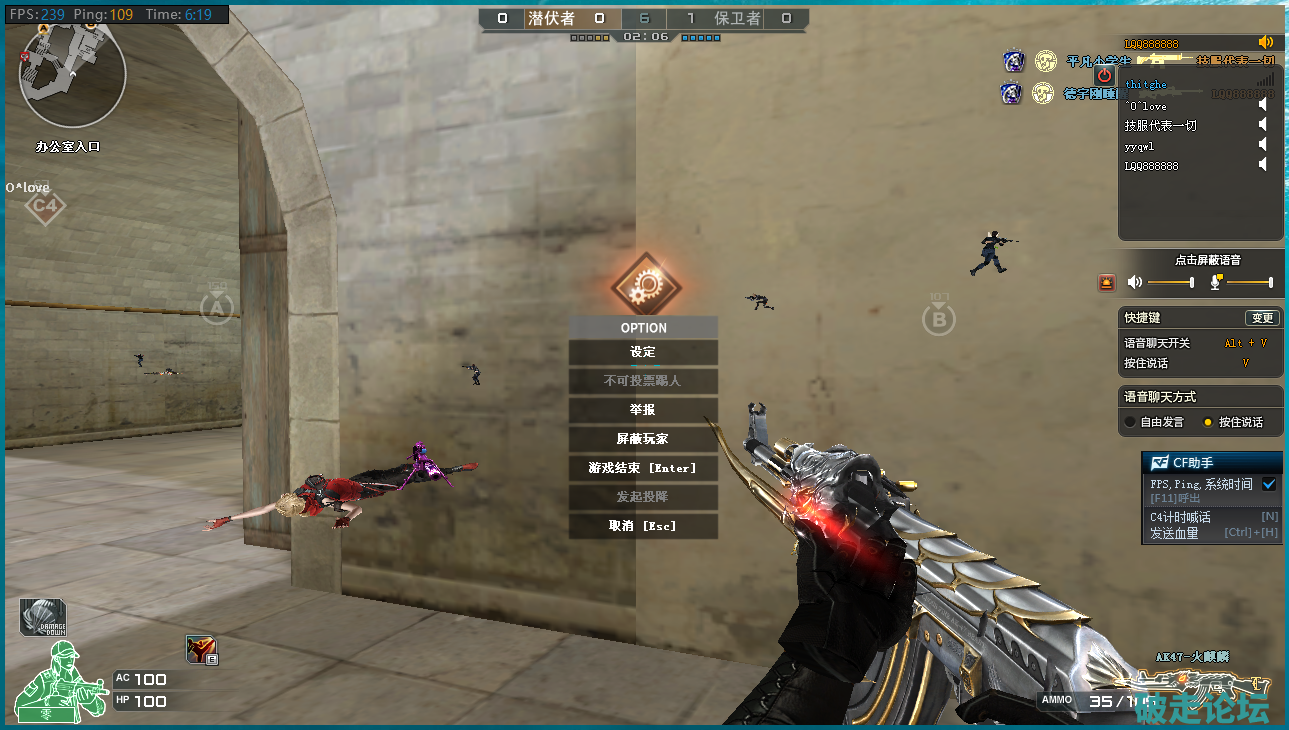Select the 屏蔽玩家 block player option
The width and height of the screenshot is (1289, 730).
[x=643, y=439]
